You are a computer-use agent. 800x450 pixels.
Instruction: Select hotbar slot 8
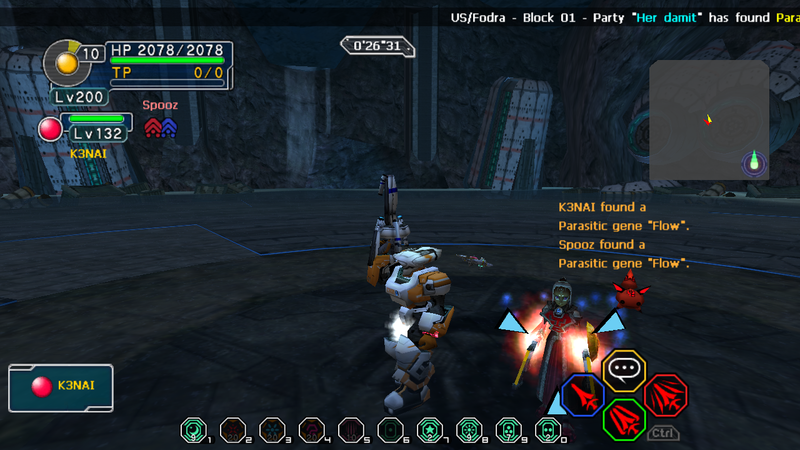469,430
